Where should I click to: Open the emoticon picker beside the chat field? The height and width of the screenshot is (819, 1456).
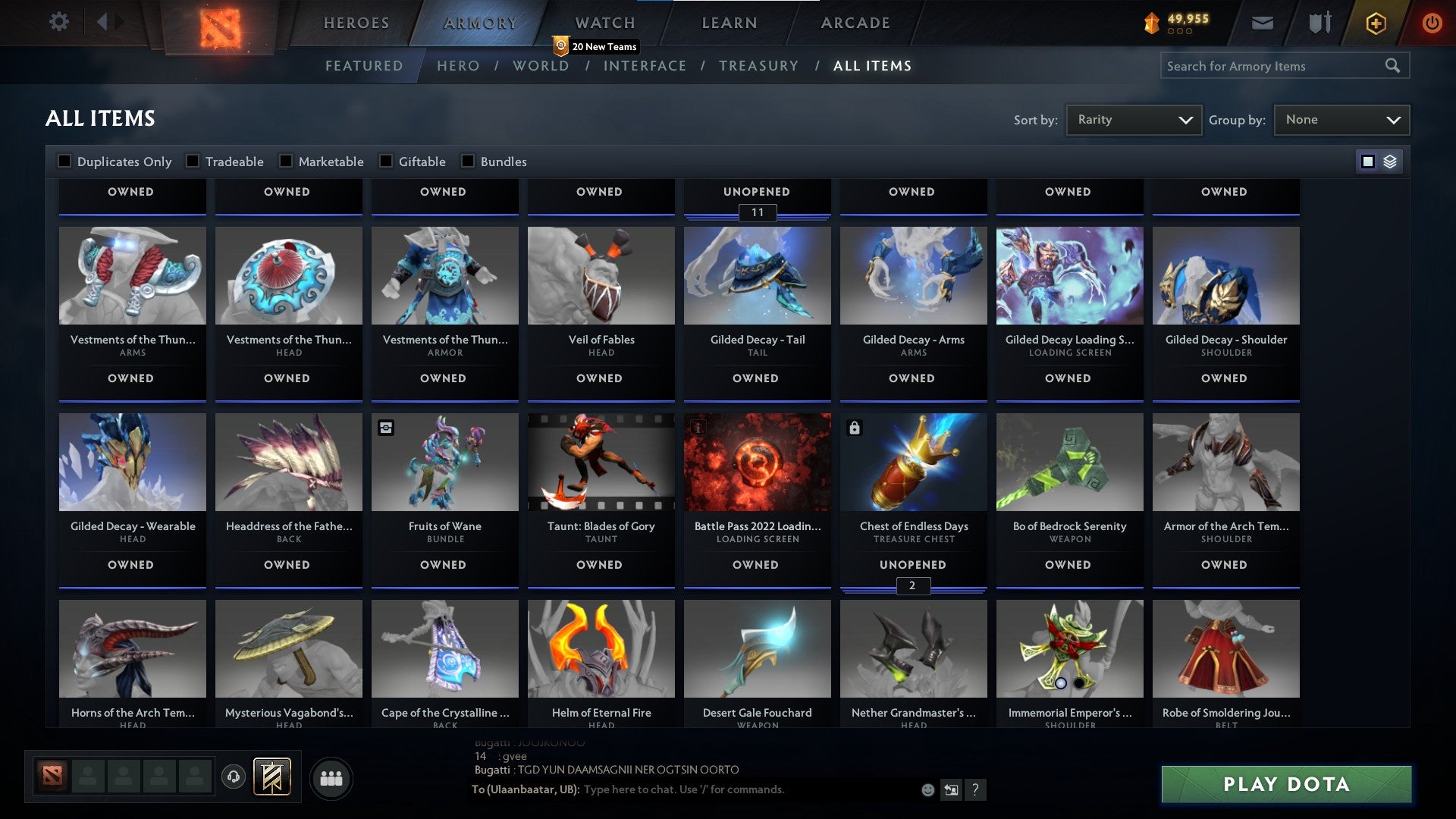pos(927,789)
